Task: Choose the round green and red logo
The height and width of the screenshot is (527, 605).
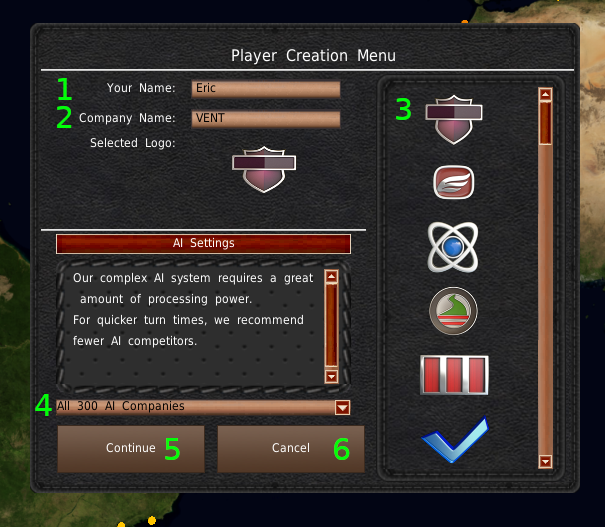Action: coord(454,311)
